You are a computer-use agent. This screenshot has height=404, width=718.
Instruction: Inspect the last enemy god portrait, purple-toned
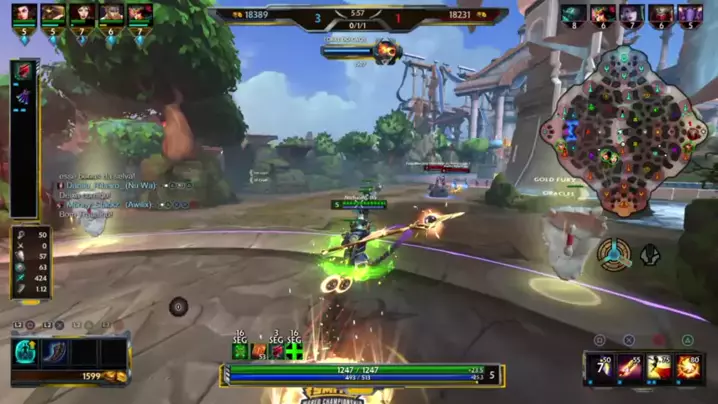coord(691,14)
